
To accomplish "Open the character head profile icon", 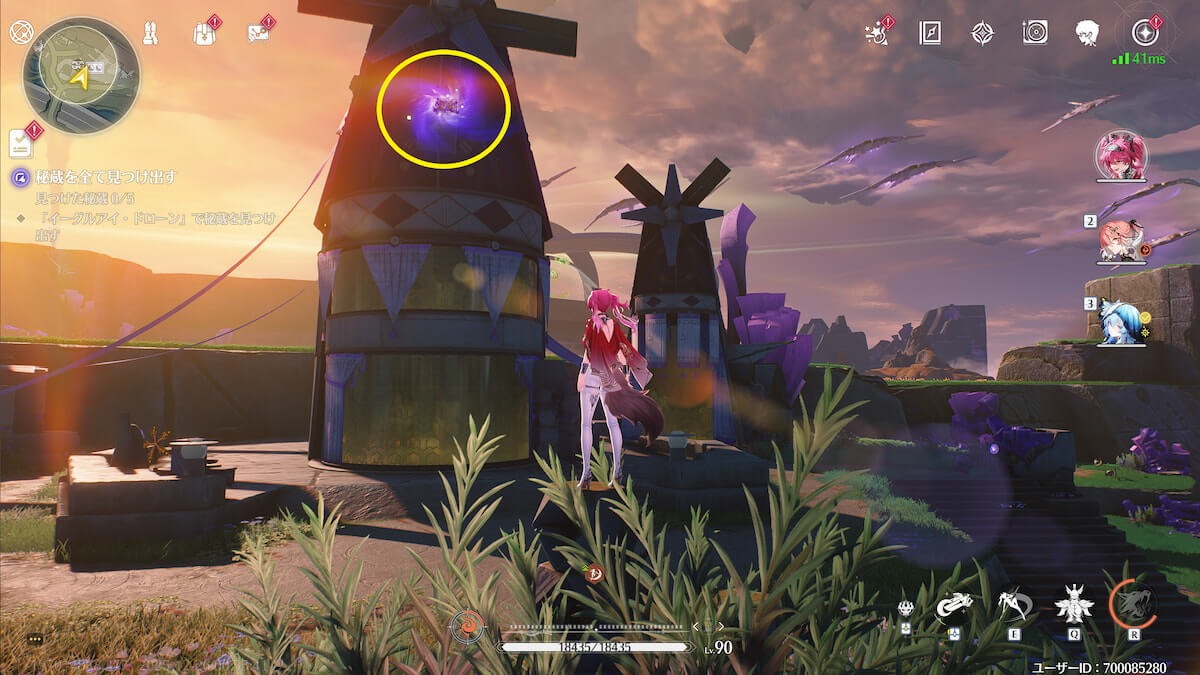I will tap(1087, 33).
